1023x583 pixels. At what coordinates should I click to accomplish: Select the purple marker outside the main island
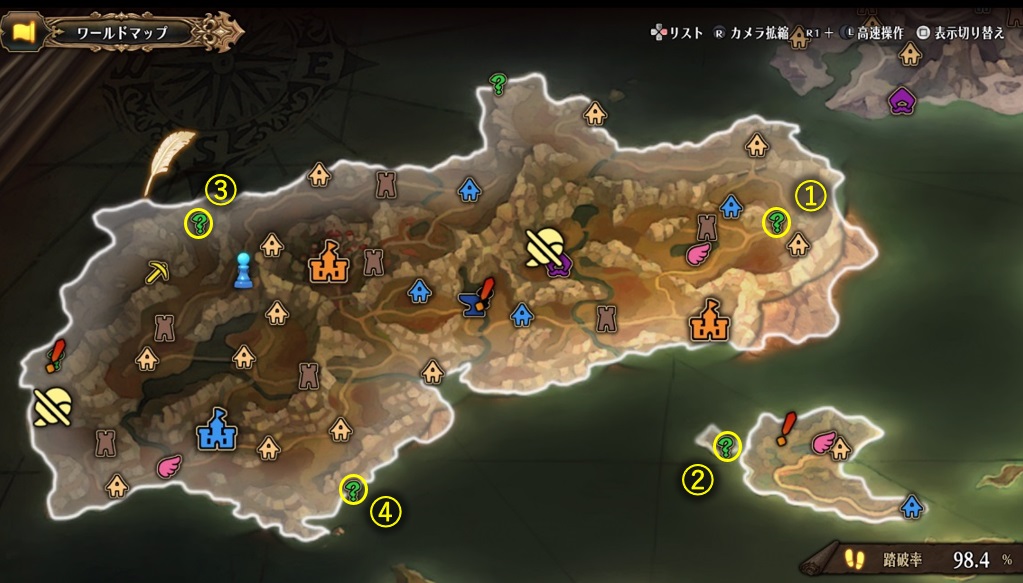(x=904, y=99)
